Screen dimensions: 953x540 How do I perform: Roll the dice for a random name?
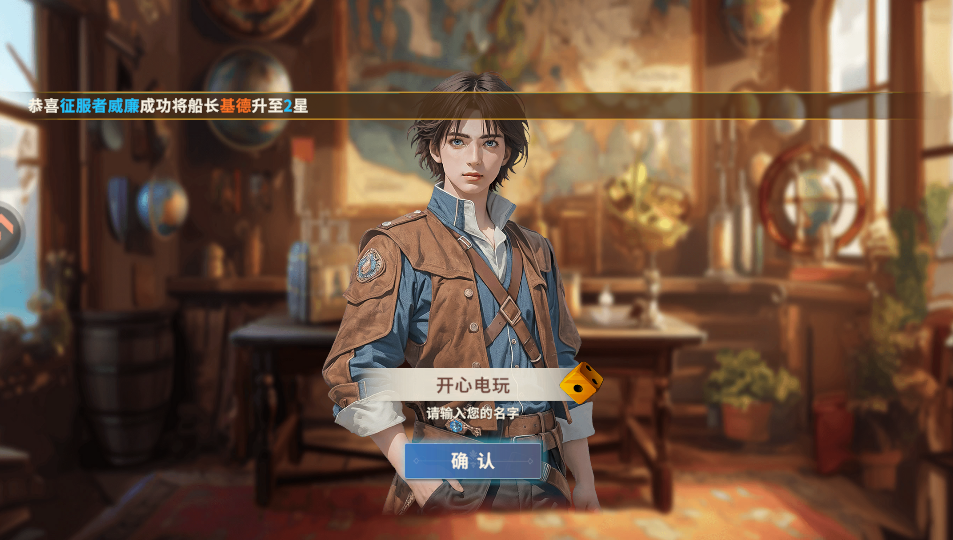pos(580,382)
